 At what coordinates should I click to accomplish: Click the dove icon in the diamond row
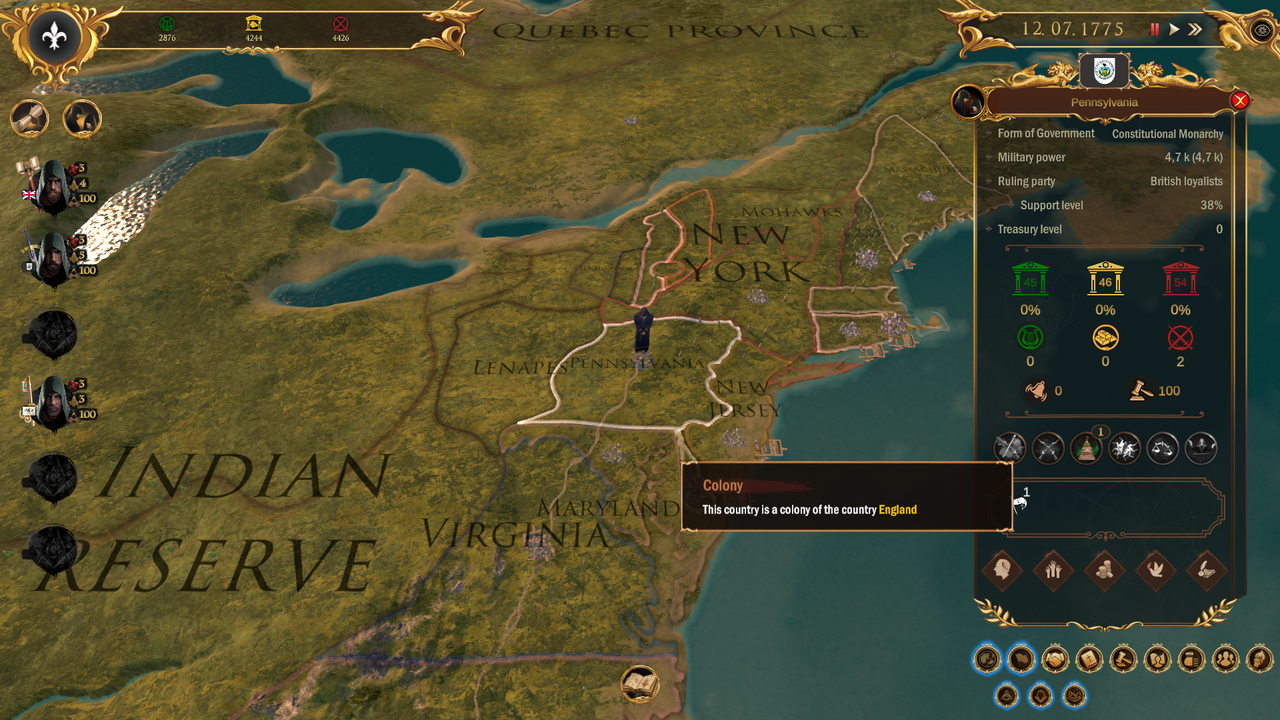(1157, 572)
